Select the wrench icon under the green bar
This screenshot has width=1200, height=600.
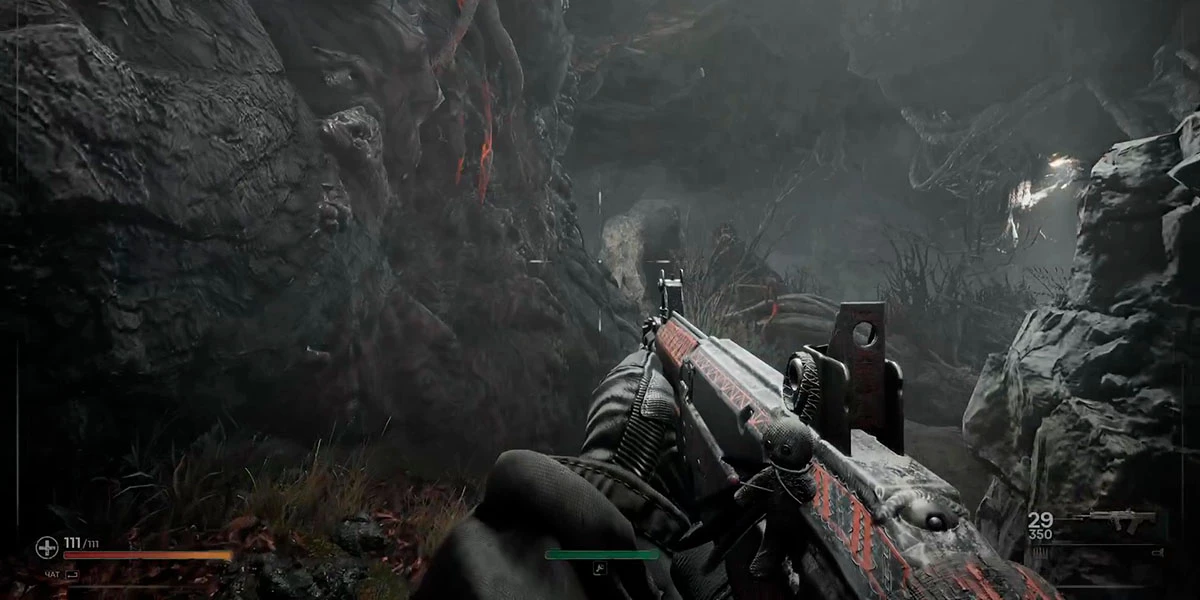pos(599,568)
